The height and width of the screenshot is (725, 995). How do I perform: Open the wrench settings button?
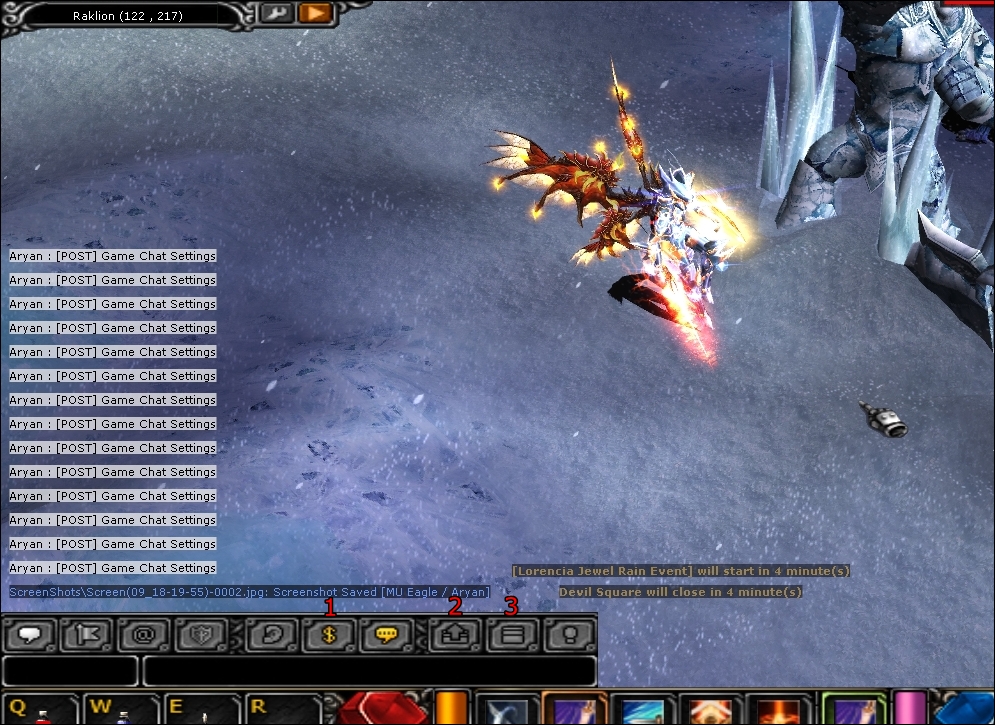coord(275,14)
